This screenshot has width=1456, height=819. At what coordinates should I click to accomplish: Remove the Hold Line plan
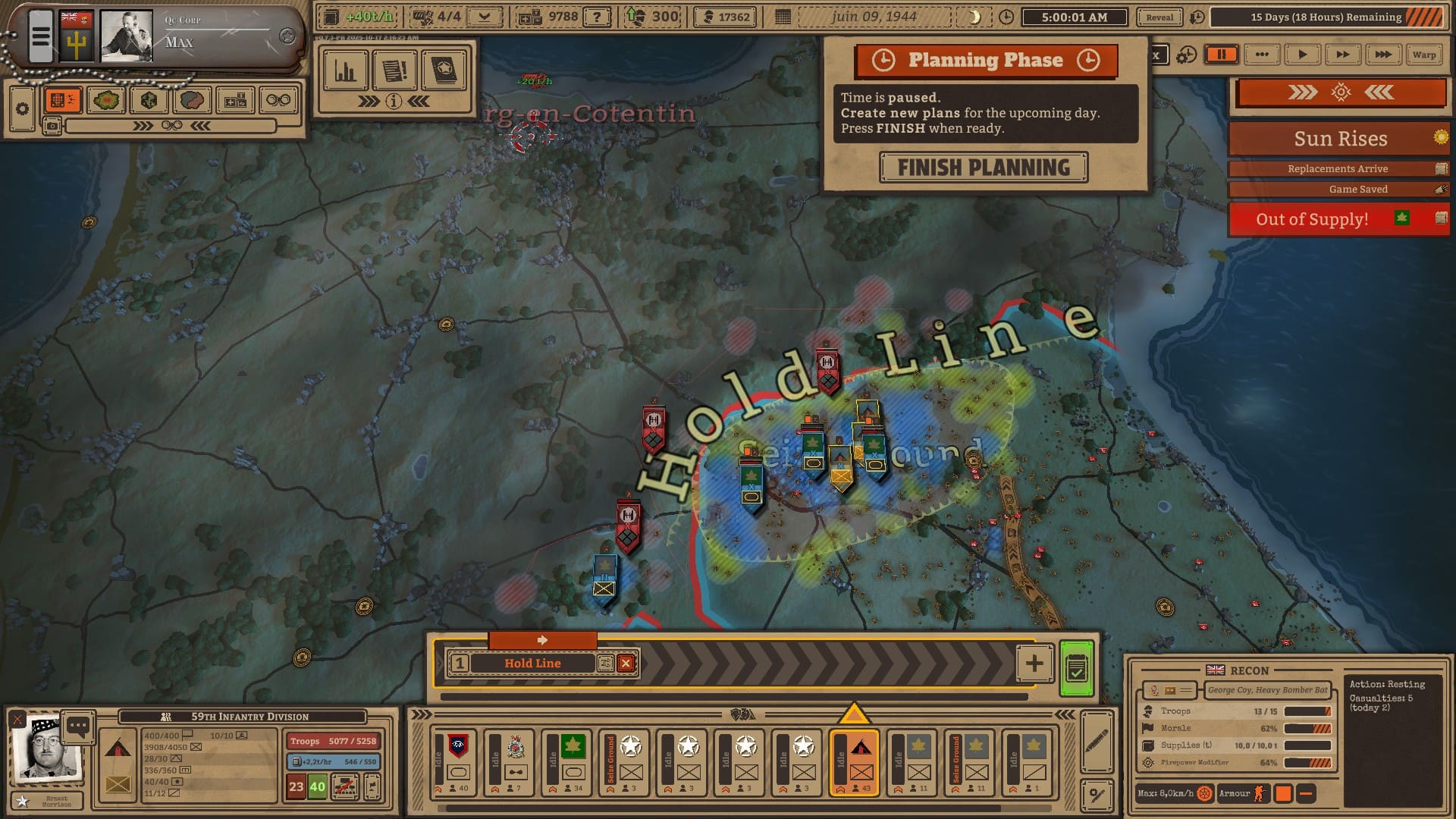[626, 664]
